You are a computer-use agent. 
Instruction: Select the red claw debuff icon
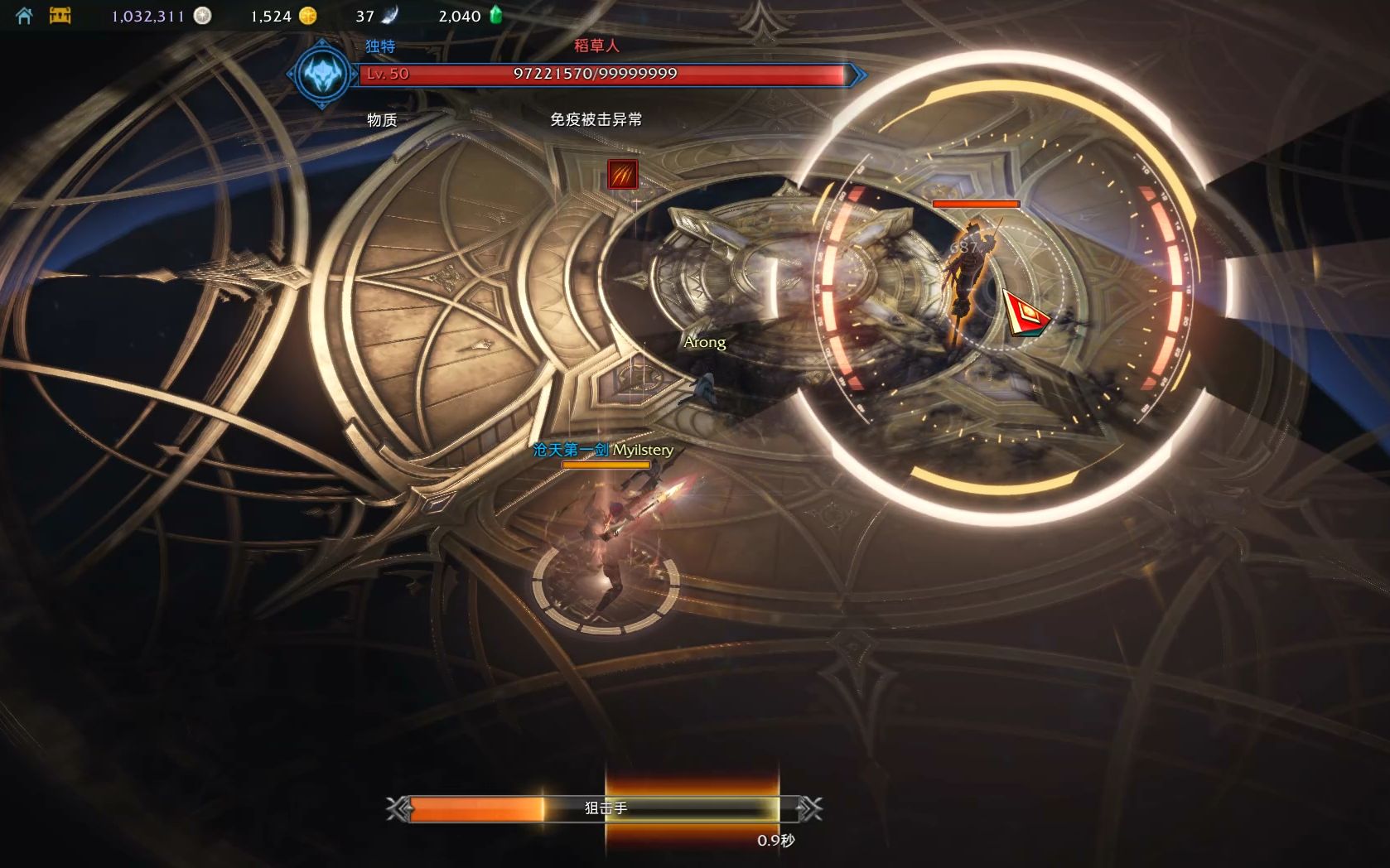tap(622, 175)
